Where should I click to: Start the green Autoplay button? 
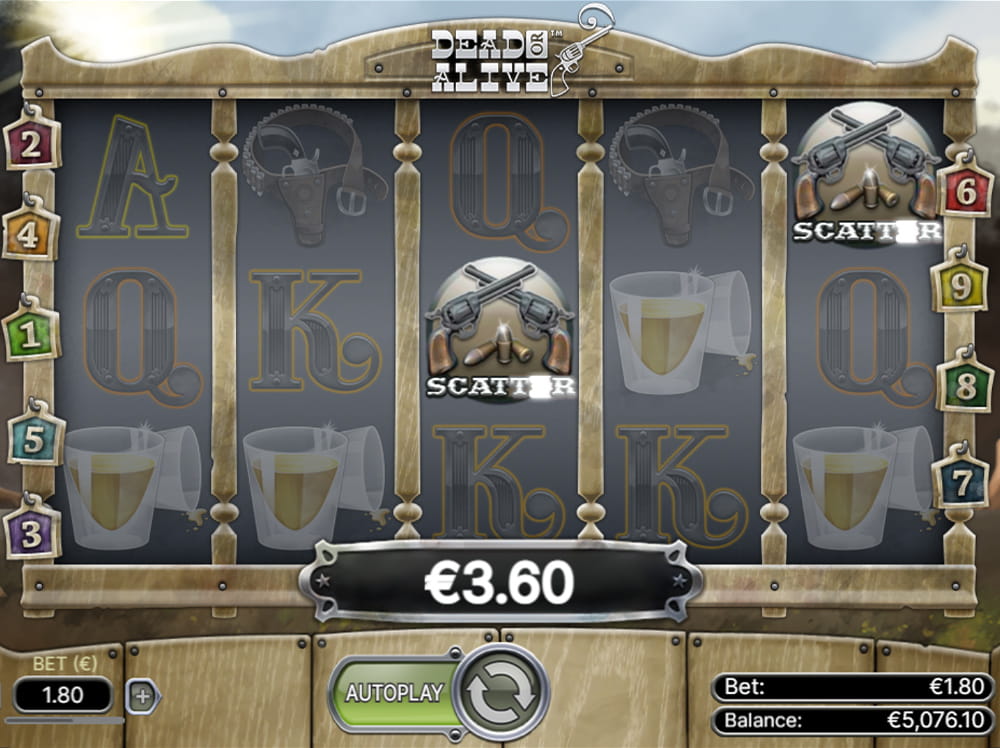tap(394, 692)
